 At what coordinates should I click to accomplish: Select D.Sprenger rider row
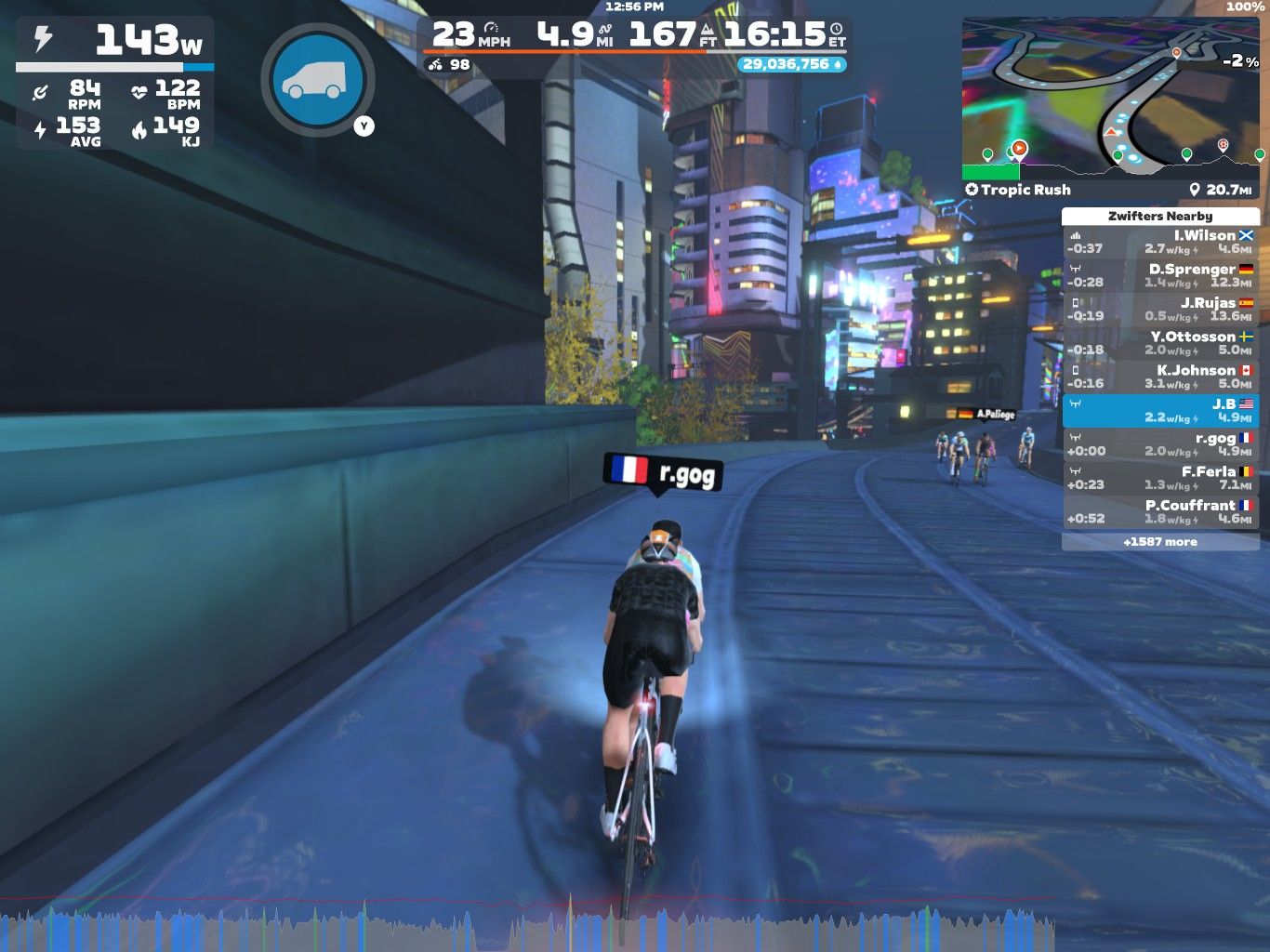pyautogui.click(x=1160, y=276)
